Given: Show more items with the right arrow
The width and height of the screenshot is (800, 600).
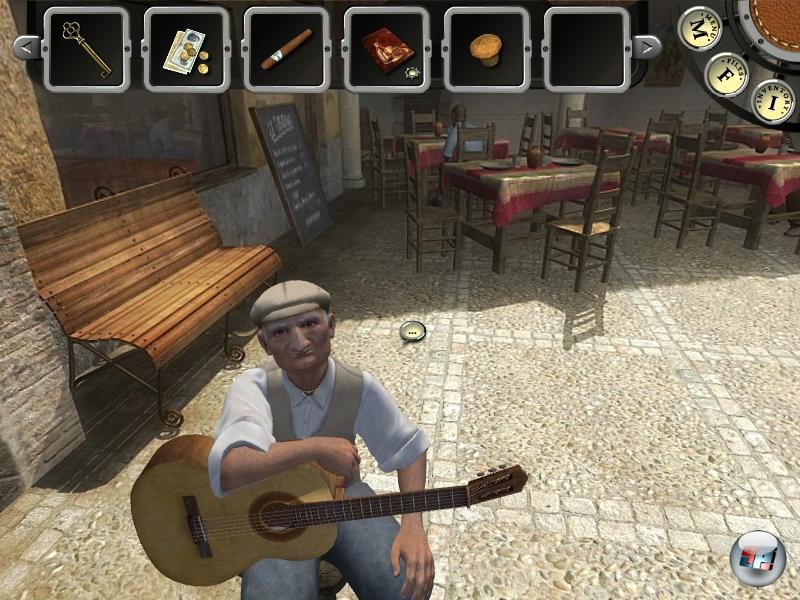Looking at the screenshot, I should [x=648, y=47].
